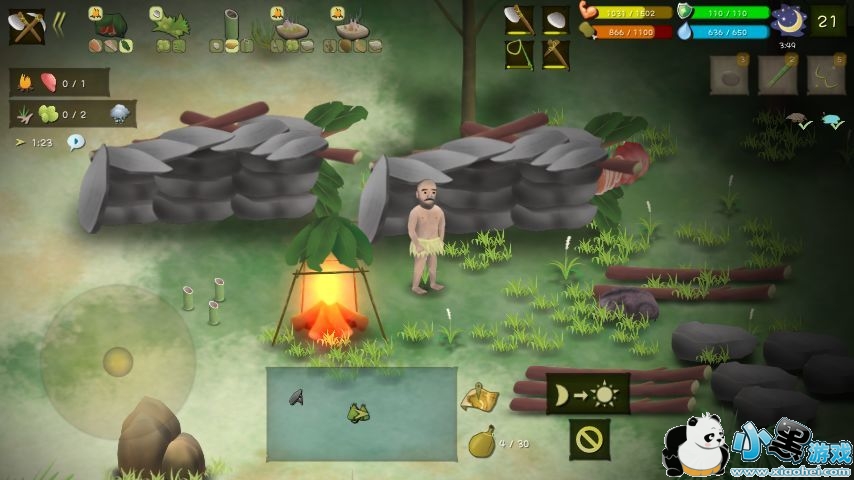
Task: Collapse the recipe bar with the chevron arrows
Action: pos(59,23)
